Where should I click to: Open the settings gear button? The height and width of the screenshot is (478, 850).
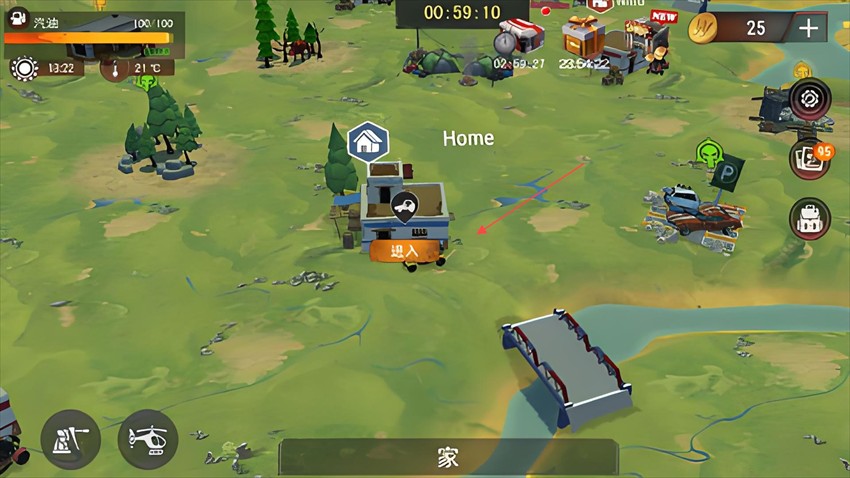(809, 100)
